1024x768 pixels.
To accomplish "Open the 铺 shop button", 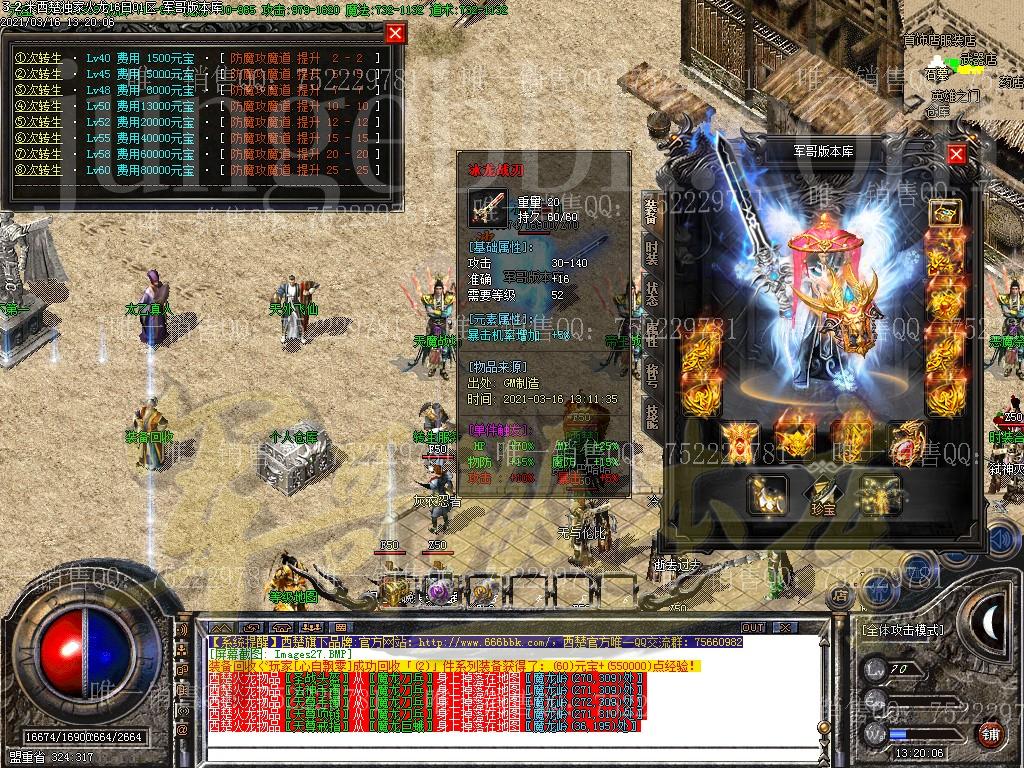I will pyautogui.click(x=989, y=734).
